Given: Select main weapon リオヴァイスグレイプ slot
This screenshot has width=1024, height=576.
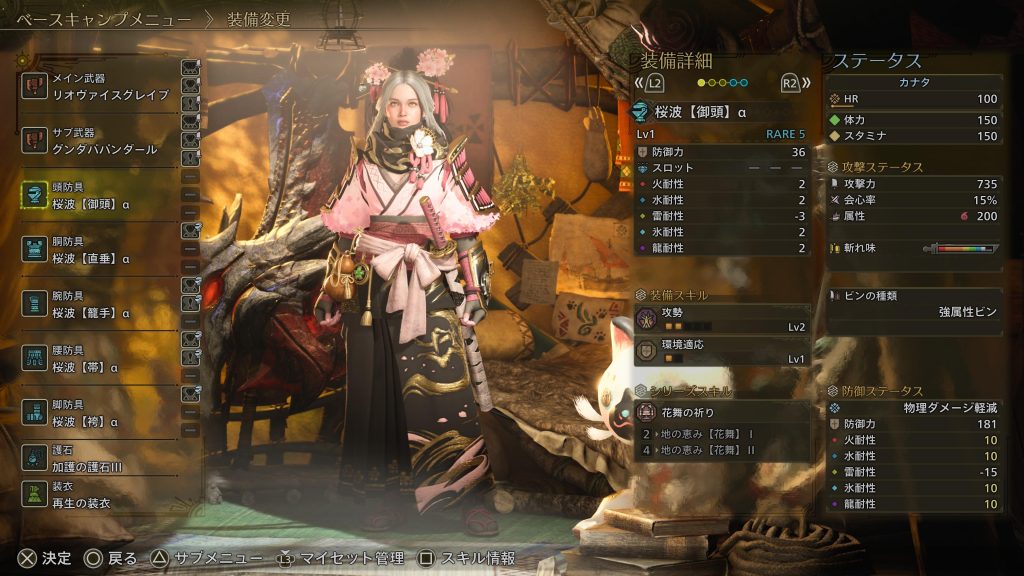Looking at the screenshot, I should 100,86.
